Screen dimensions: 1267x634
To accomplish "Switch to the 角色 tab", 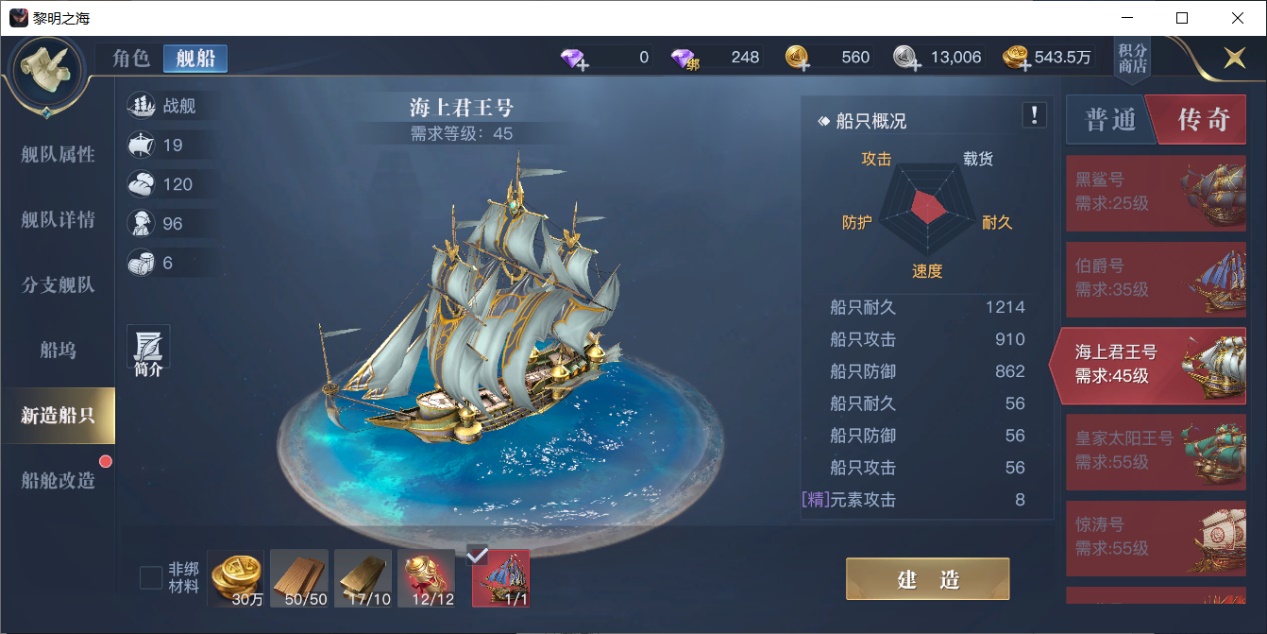I will point(131,58).
